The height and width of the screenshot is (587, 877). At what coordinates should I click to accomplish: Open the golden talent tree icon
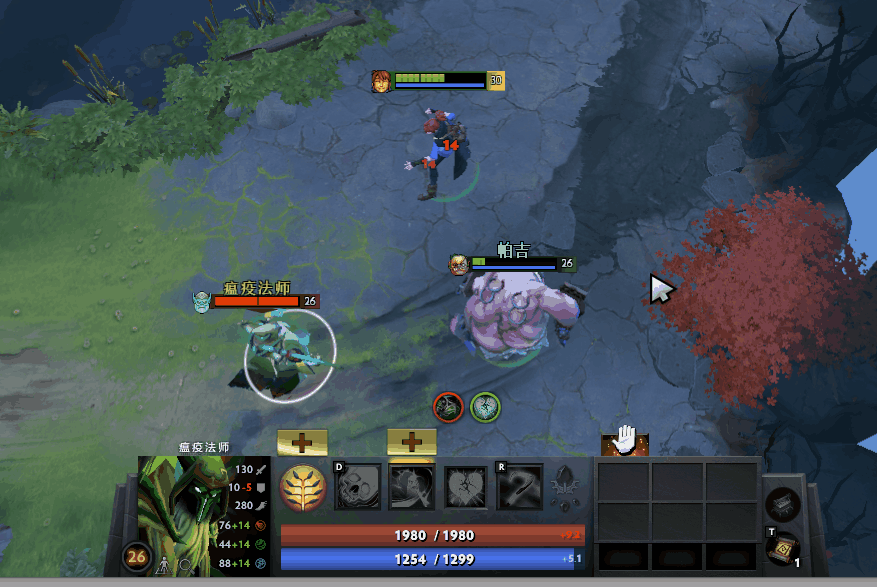[x=302, y=487]
